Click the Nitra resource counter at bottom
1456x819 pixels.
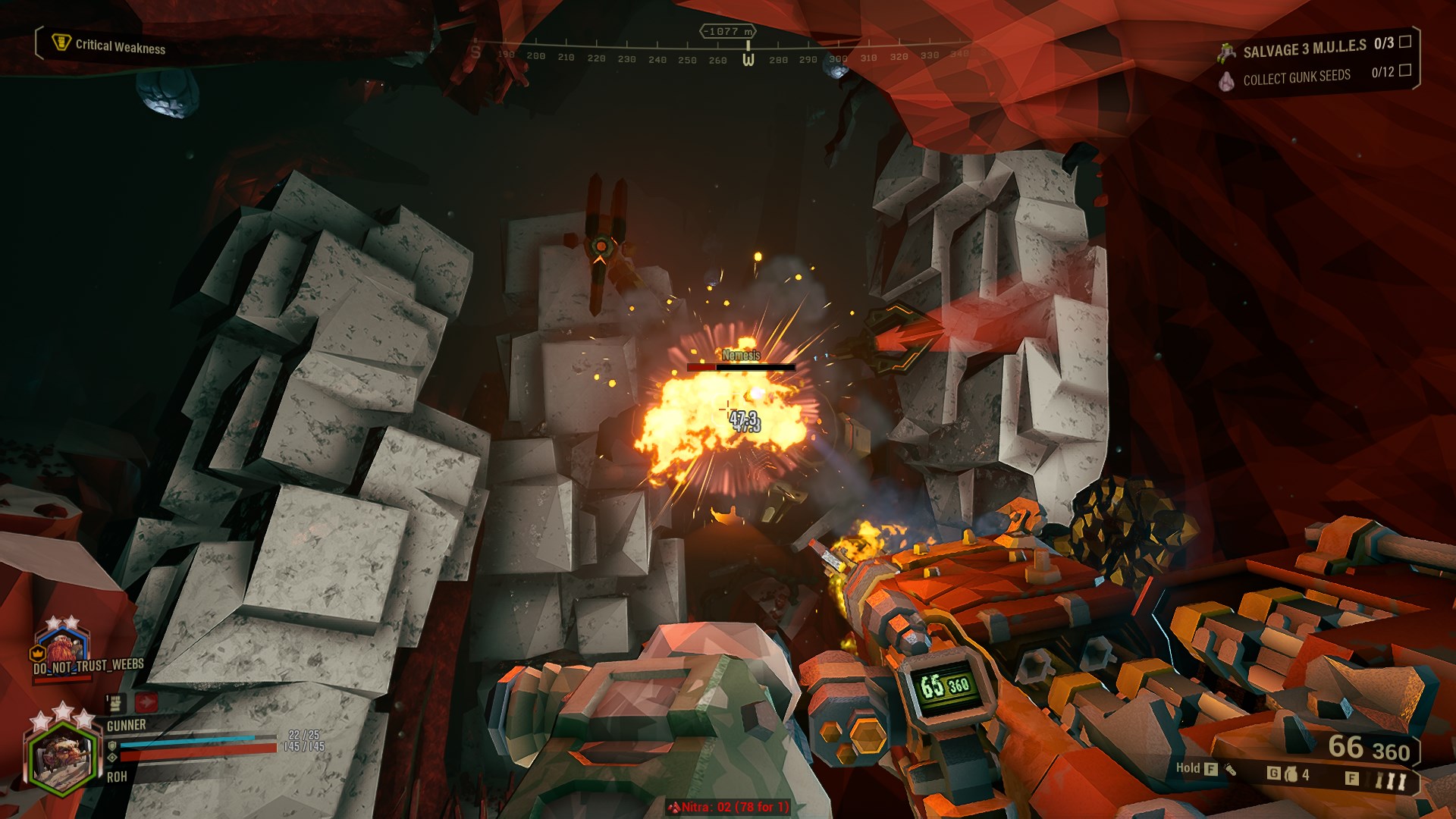pos(730,808)
